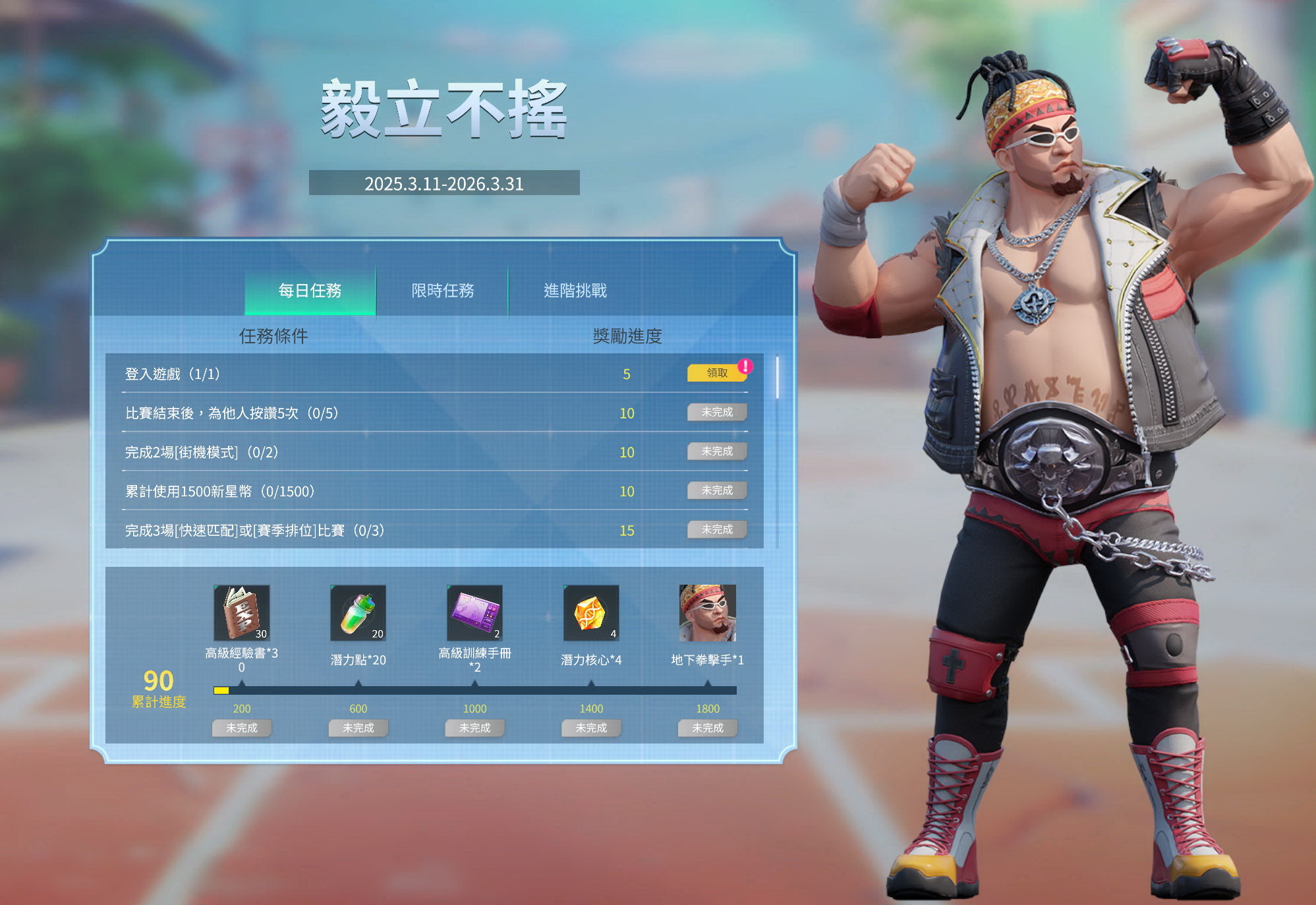Switch to the 每日任務 tab
The image size is (1316, 905).
310,291
